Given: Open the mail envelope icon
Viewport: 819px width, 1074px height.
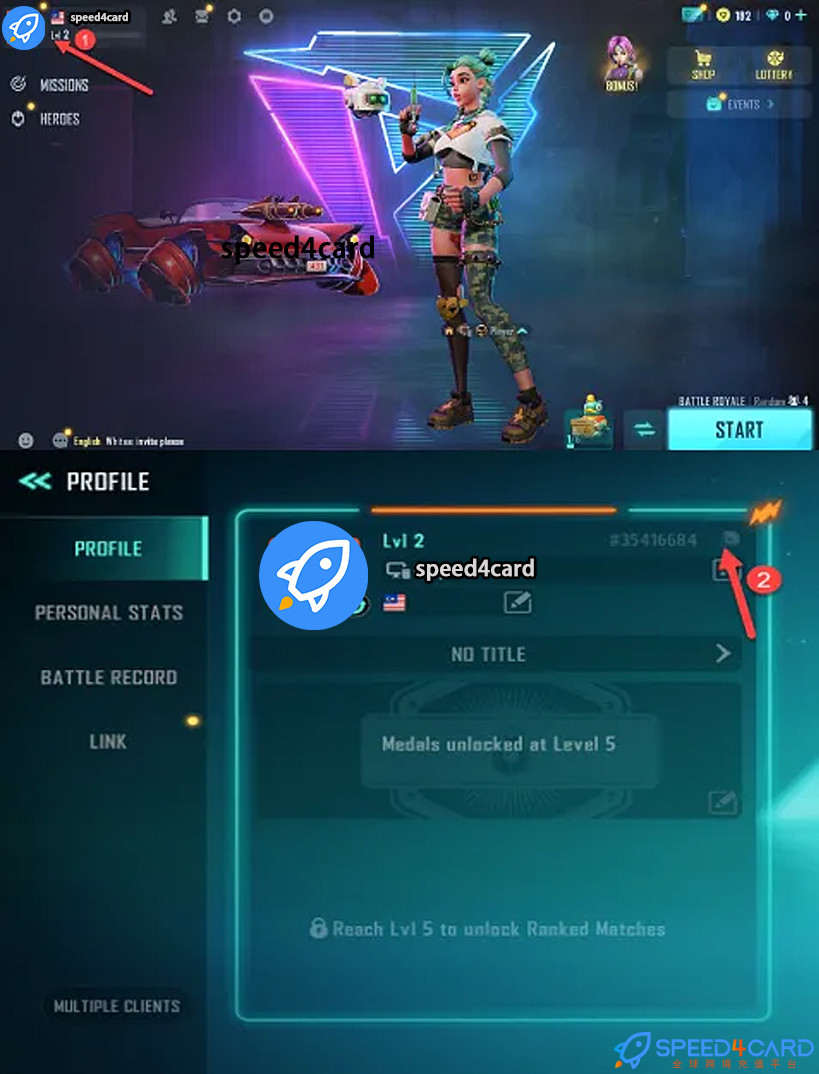Looking at the screenshot, I should pyautogui.click(x=203, y=16).
